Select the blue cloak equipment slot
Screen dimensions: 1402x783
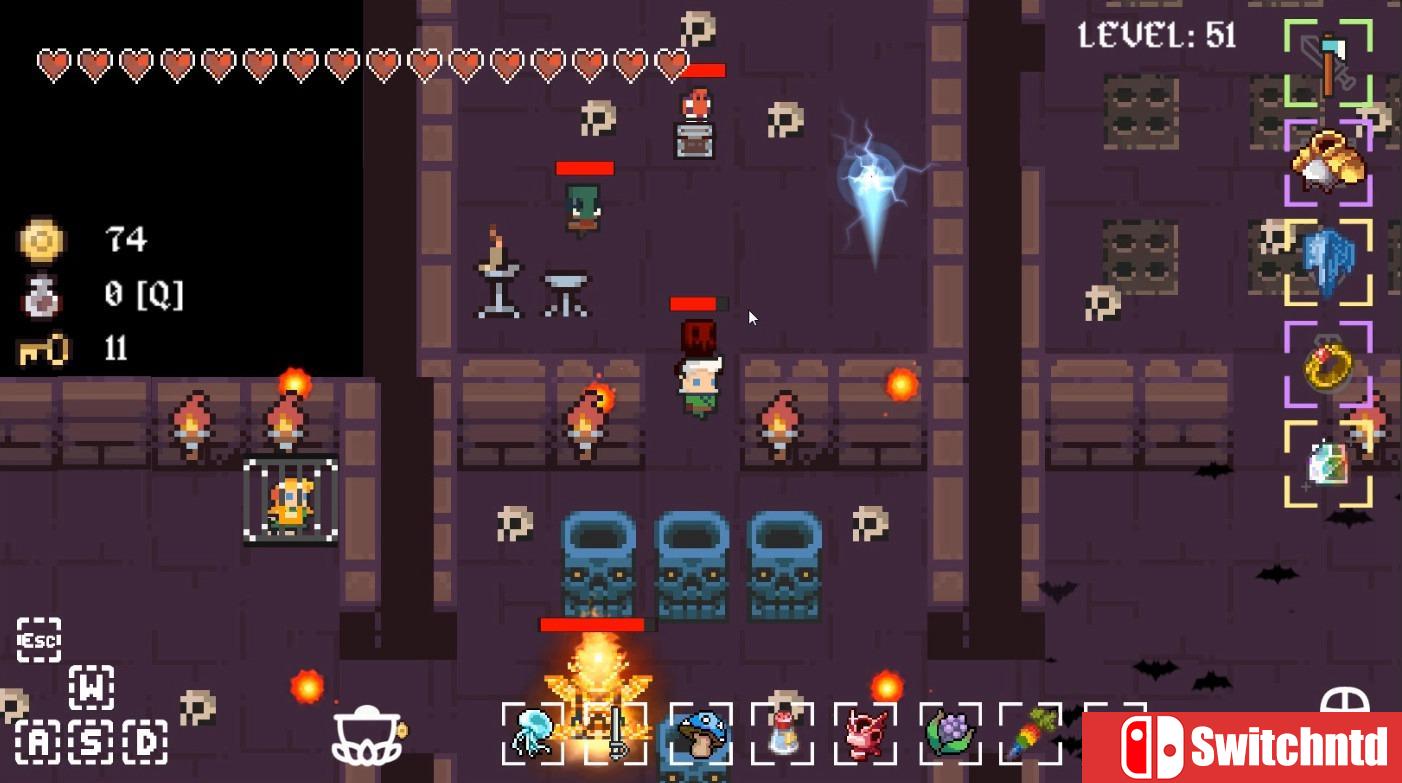(x=1327, y=260)
